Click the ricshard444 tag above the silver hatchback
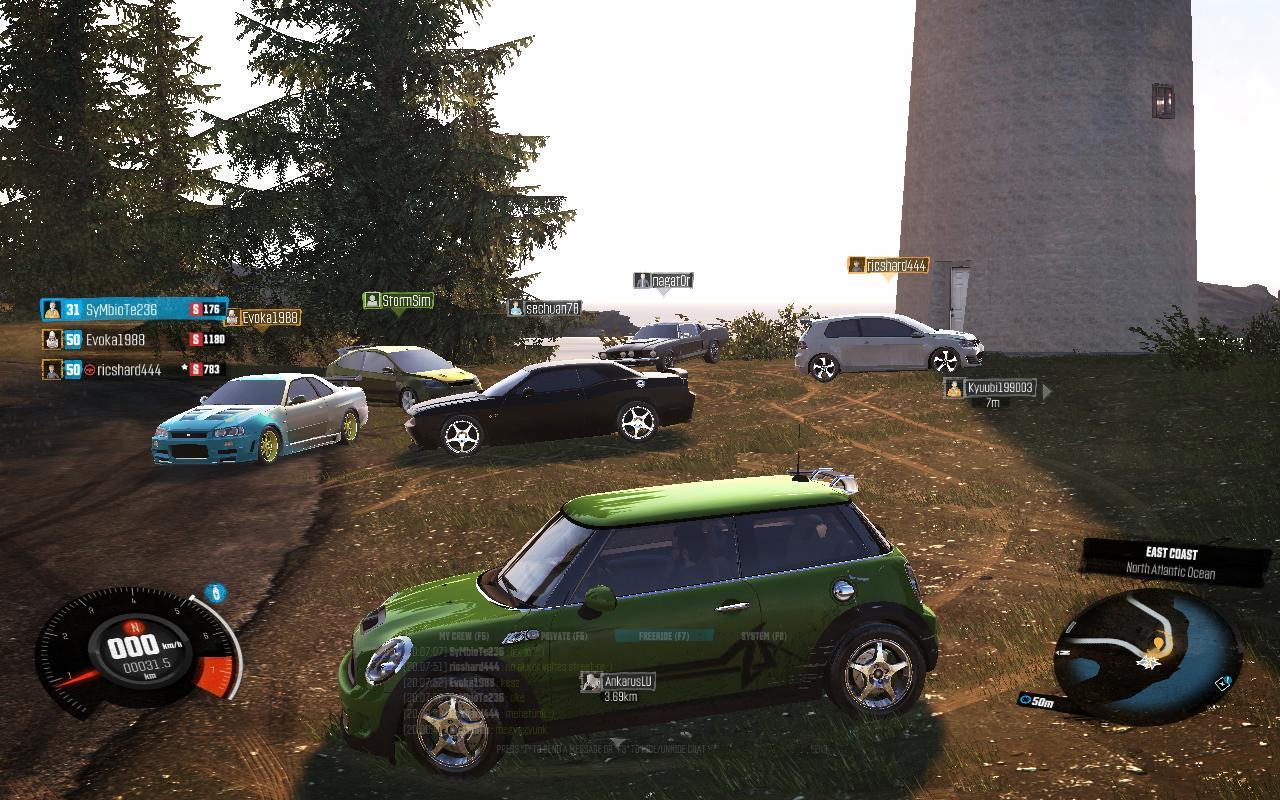The image size is (1280, 800). point(888,266)
